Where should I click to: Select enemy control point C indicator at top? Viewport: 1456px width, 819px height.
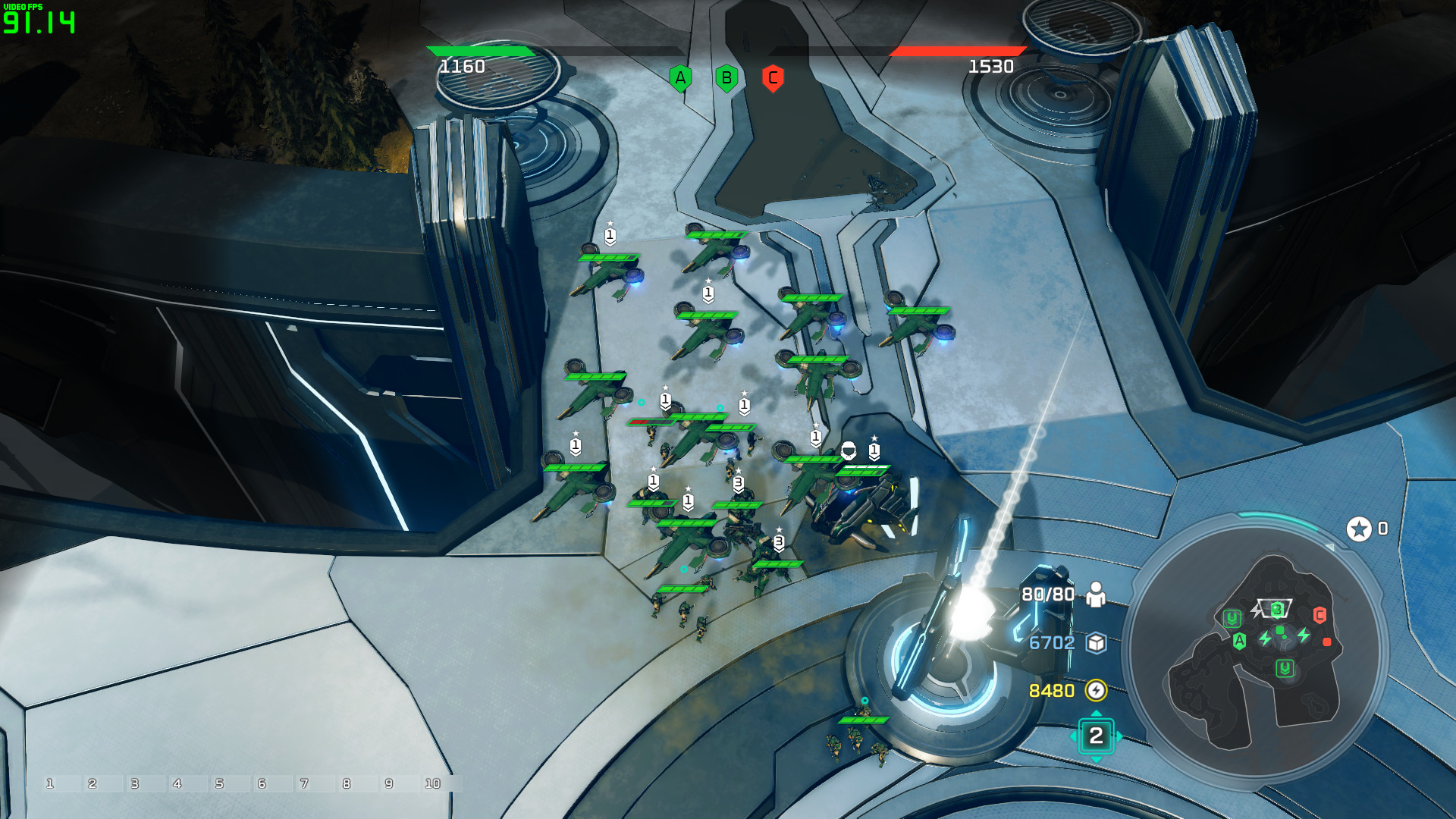coord(773,78)
